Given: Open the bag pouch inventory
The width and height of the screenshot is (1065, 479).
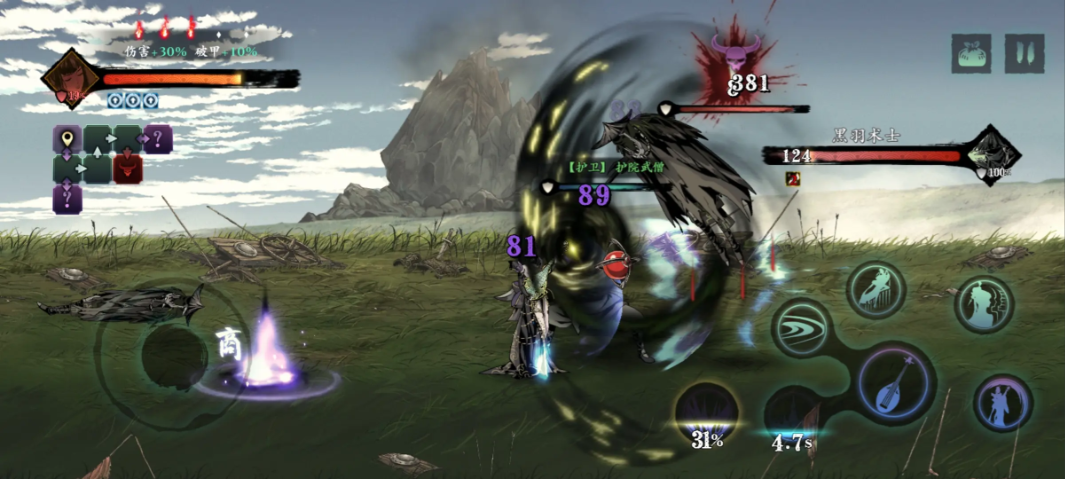Looking at the screenshot, I should (x=970, y=54).
